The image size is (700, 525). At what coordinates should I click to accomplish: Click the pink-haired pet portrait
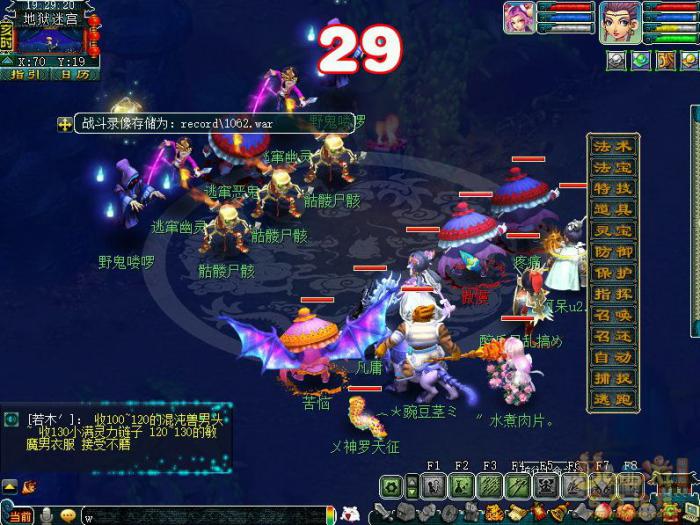(x=520, y=18)
